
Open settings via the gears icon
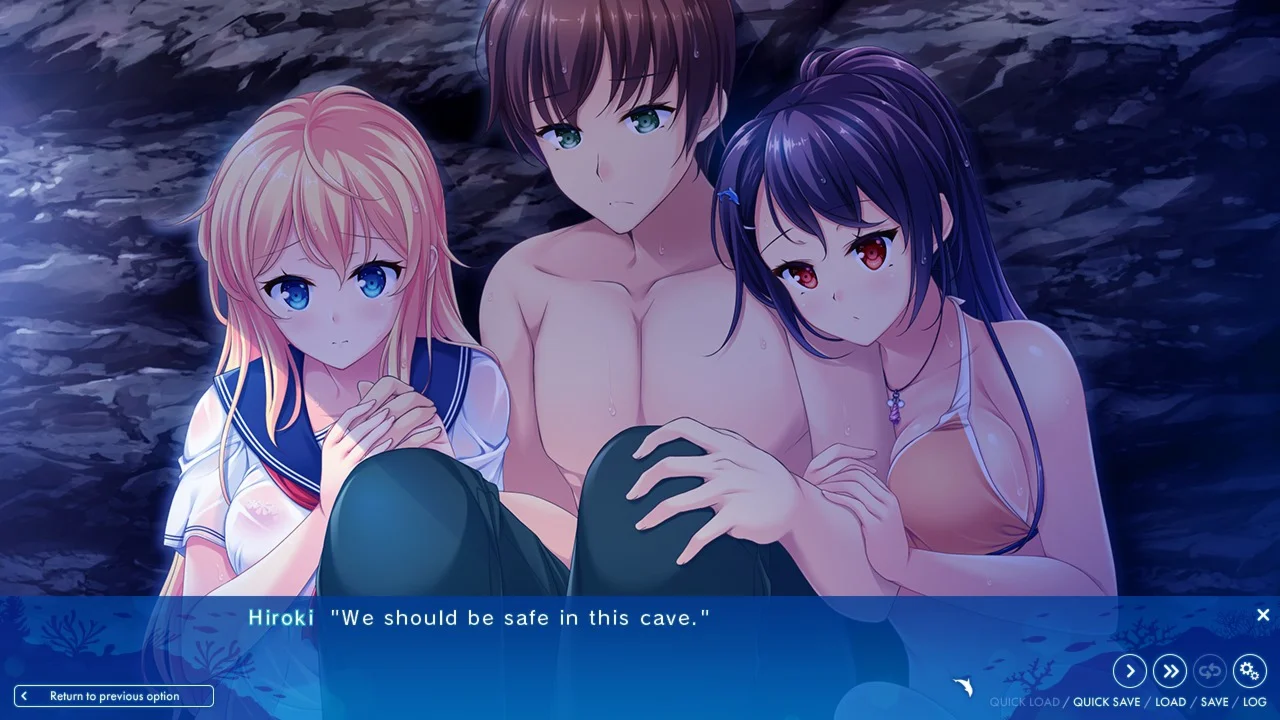[1250, 671]
